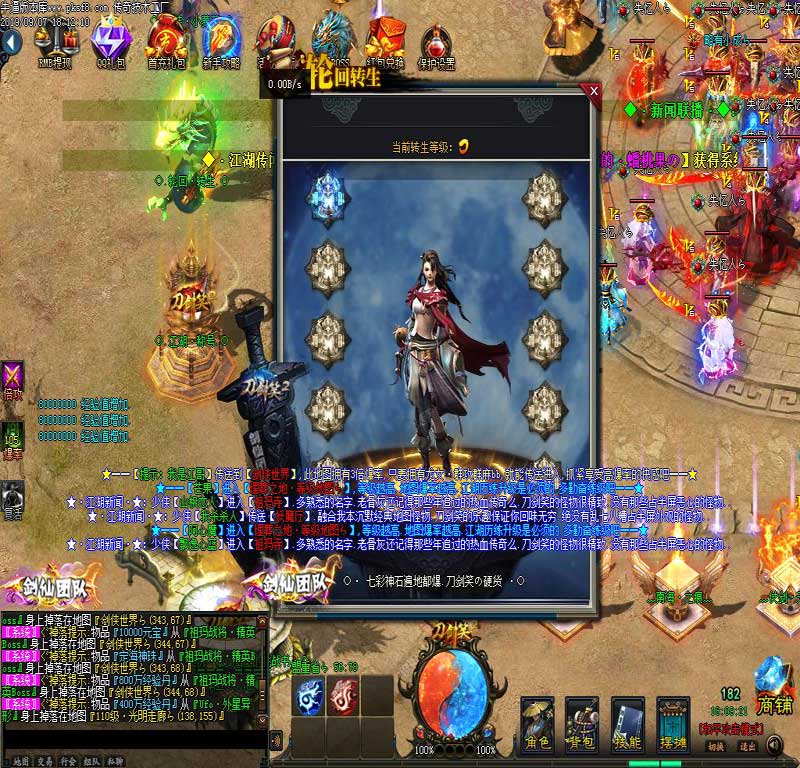Close the 轮回转生 reincarnation window
Image resolution: width=800 pixels, height=768 pixels.
(x=594, y=90)
